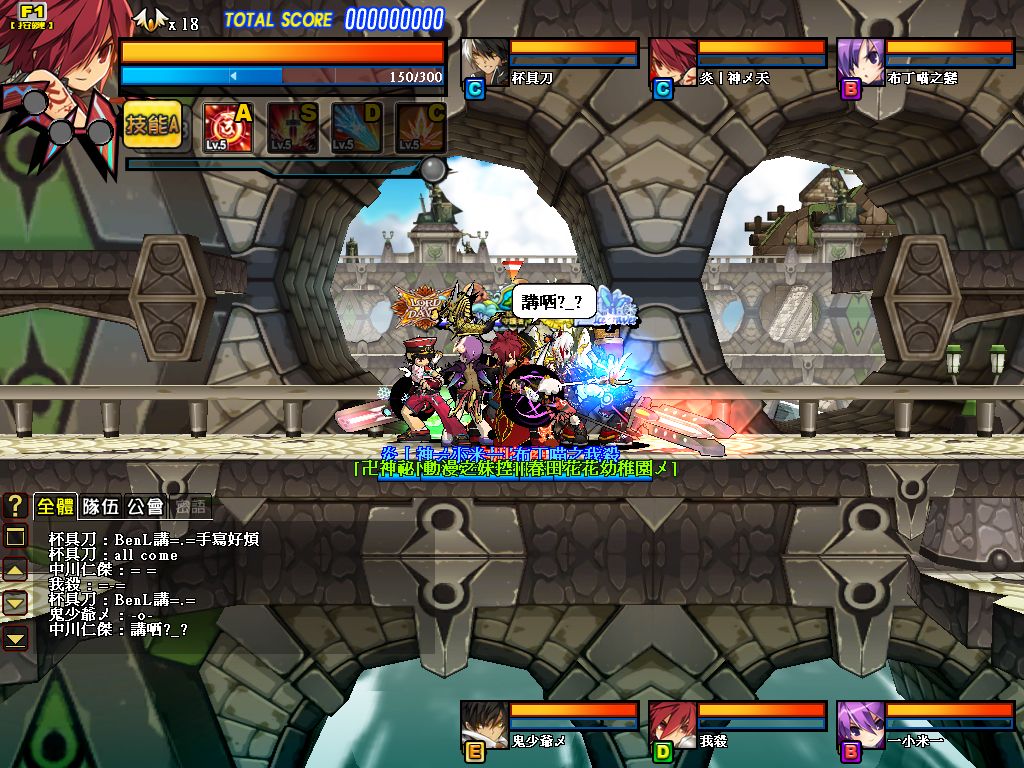The width and height of the screenshot is (1024, 768).
Task: Switch to the 密語 whisper chat tab
Action: [x=190, y=507]
